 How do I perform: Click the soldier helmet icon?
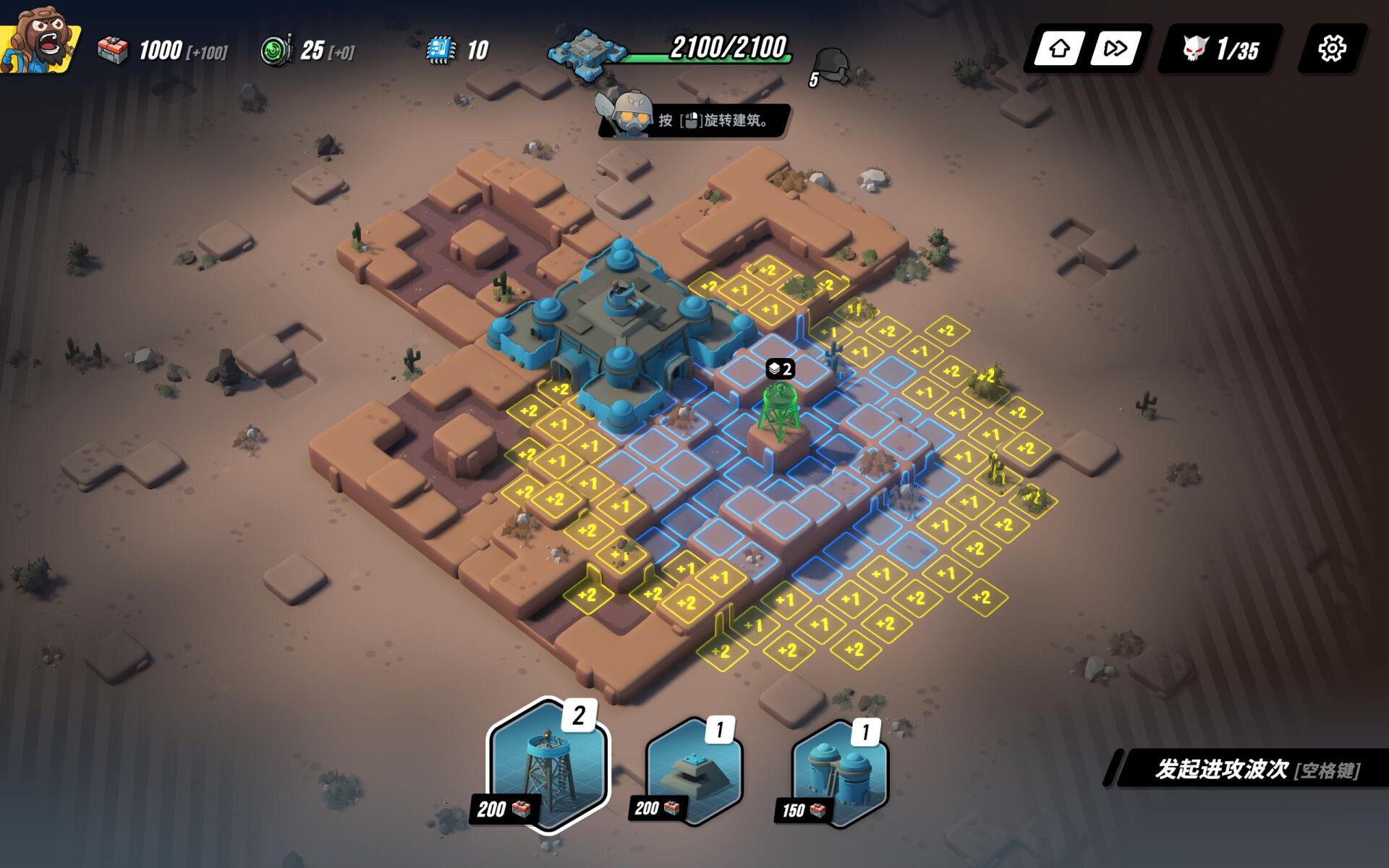tap(832, 67)
